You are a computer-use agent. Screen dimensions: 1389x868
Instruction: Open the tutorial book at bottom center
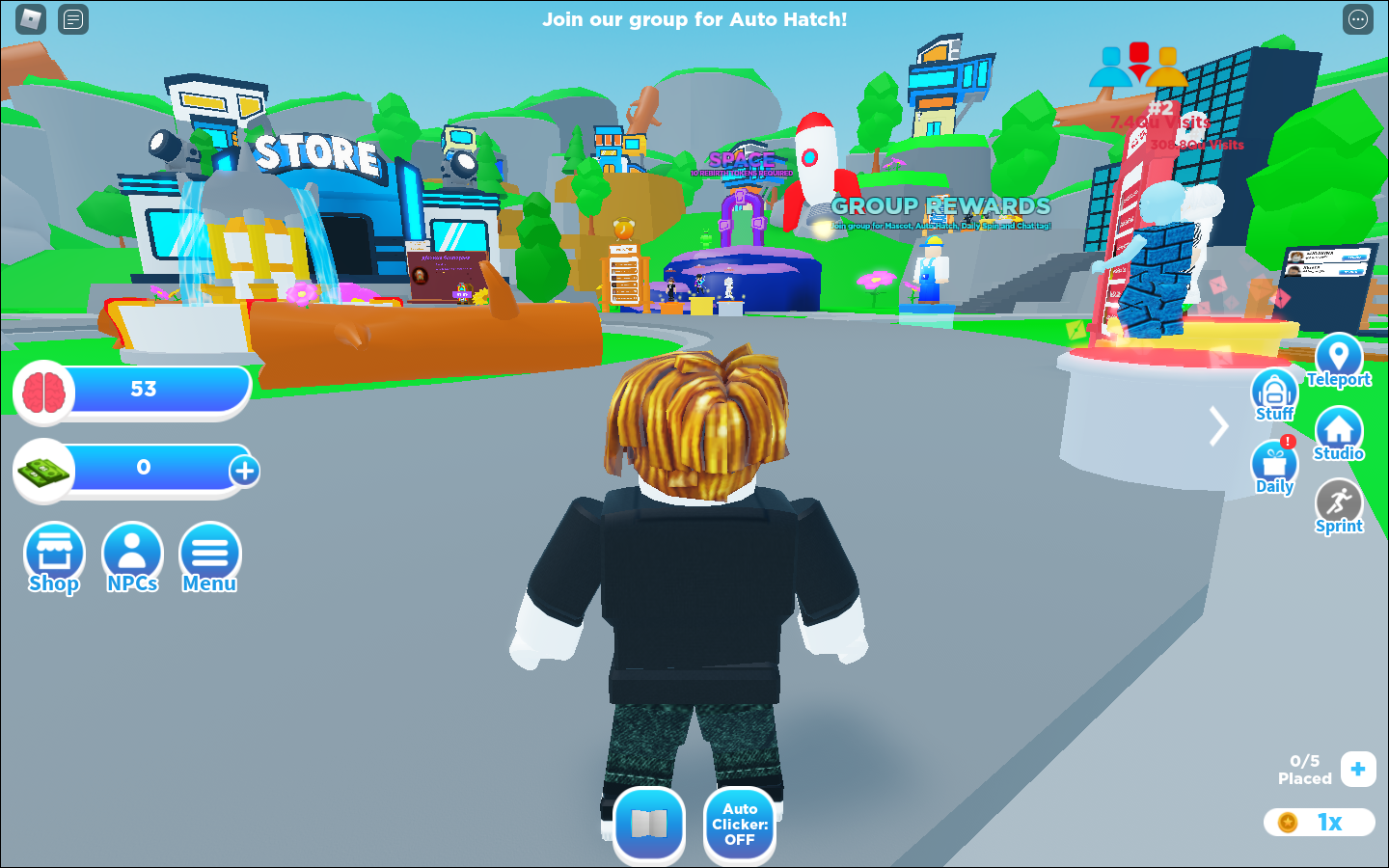(x=649, y=825)
